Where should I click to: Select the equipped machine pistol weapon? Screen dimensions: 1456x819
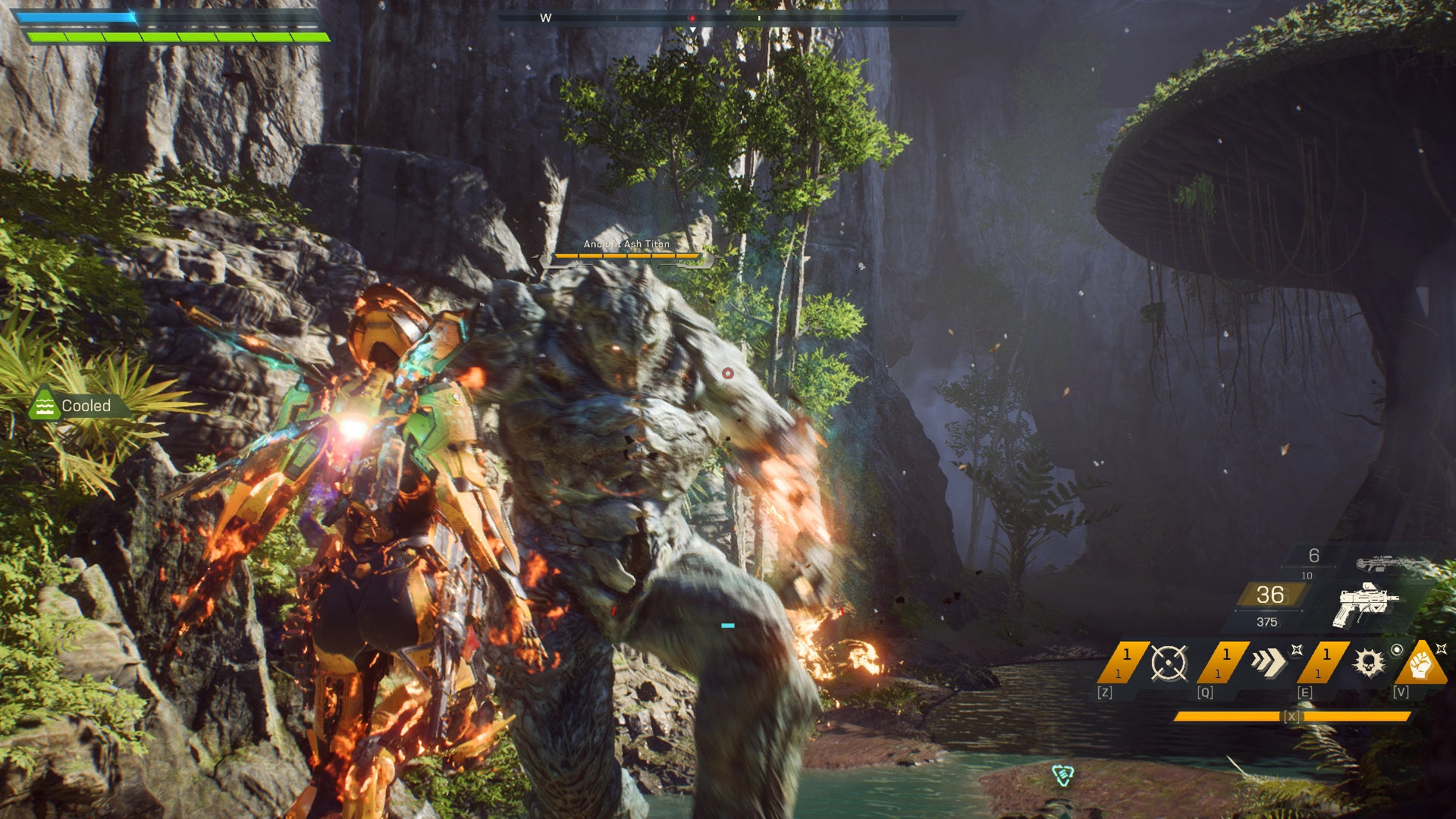pyautogui.click(x=1365, y=604)
